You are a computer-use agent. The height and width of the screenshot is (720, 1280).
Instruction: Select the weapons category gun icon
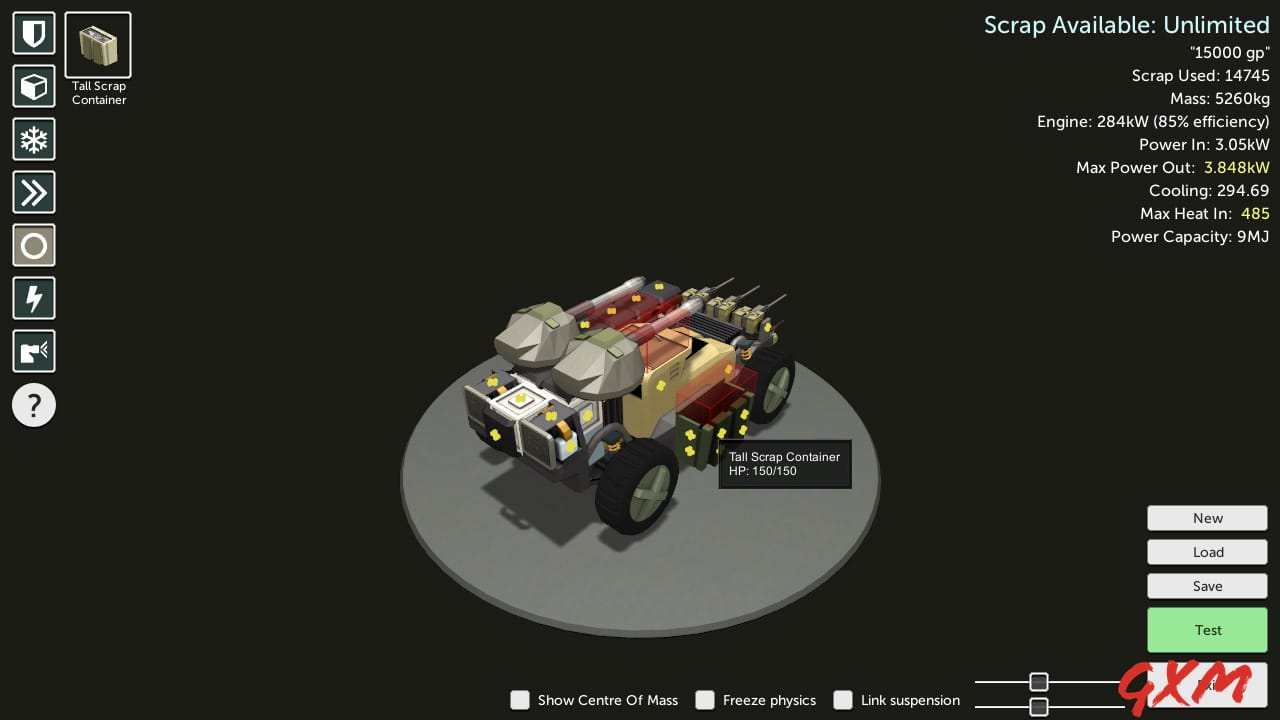[33, 350]
